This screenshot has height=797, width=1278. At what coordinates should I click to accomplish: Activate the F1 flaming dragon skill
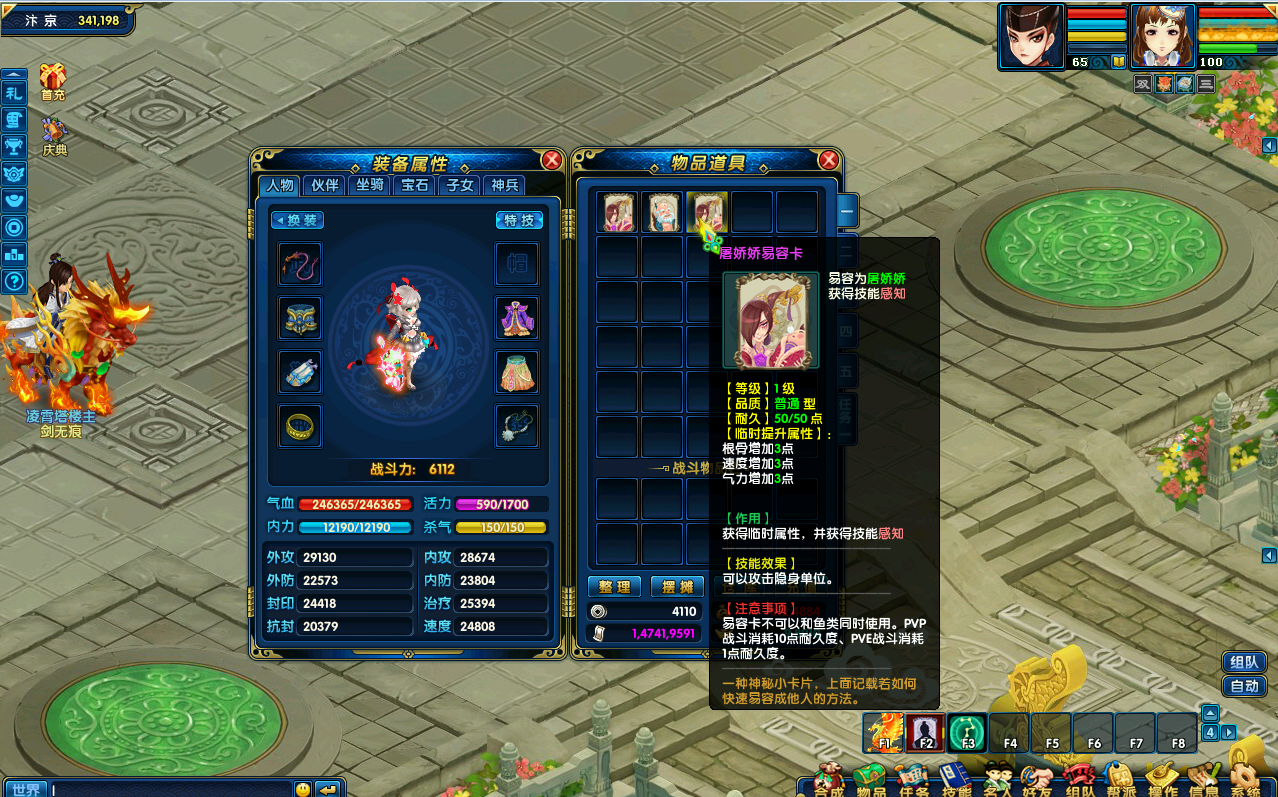(884, 733)
